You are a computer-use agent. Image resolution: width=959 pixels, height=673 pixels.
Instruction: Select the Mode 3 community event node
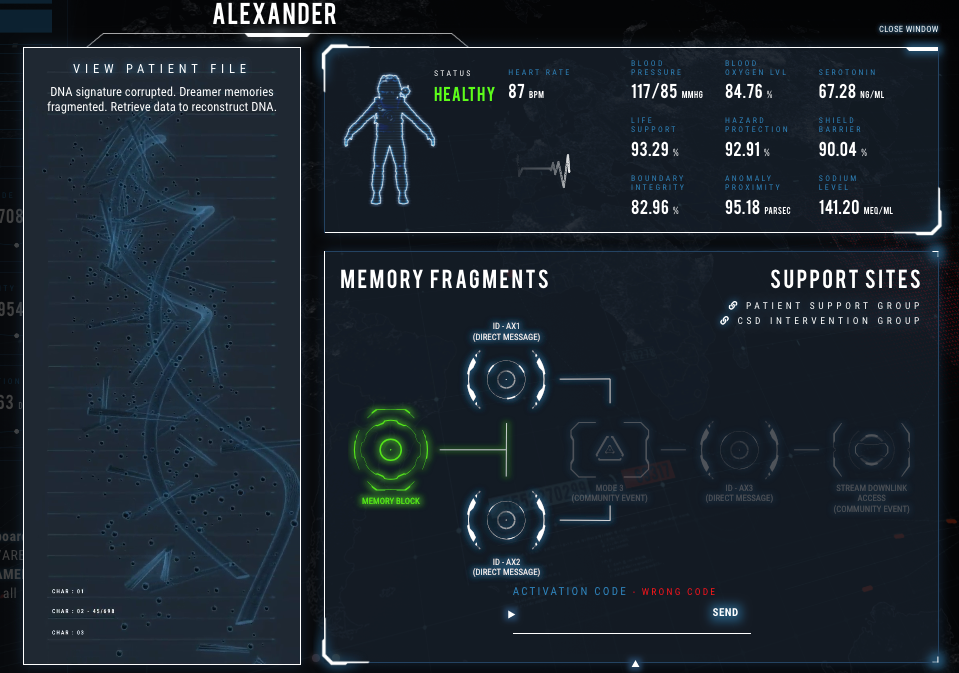(x=608, y=450)
